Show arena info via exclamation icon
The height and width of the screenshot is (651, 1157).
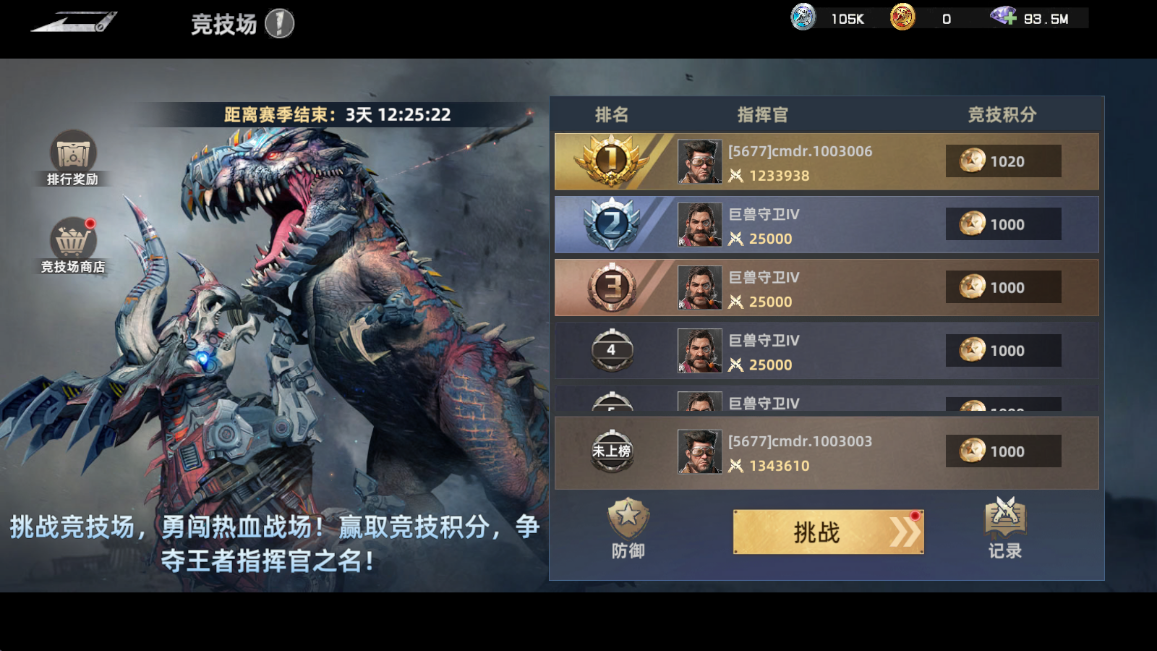click(x=279, y=23)
